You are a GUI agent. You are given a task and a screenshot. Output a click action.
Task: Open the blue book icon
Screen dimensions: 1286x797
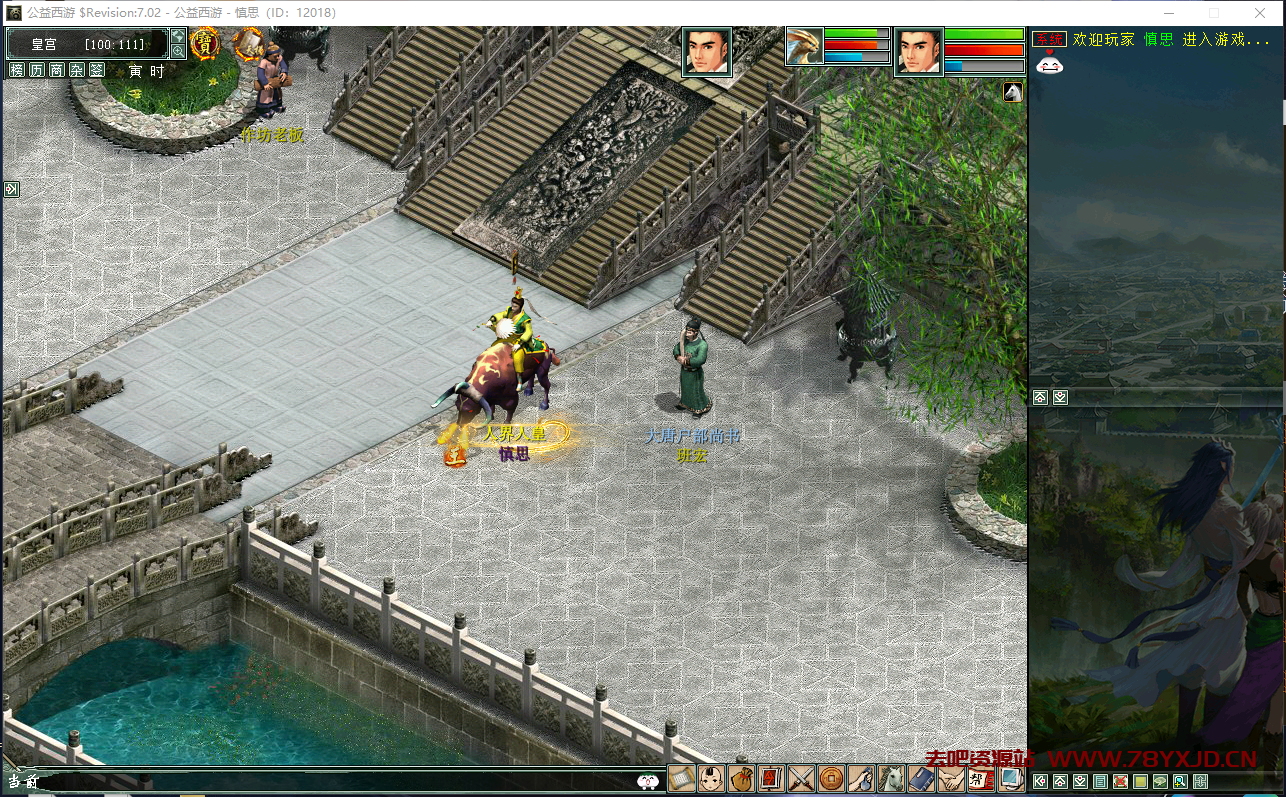click(920, 778)
